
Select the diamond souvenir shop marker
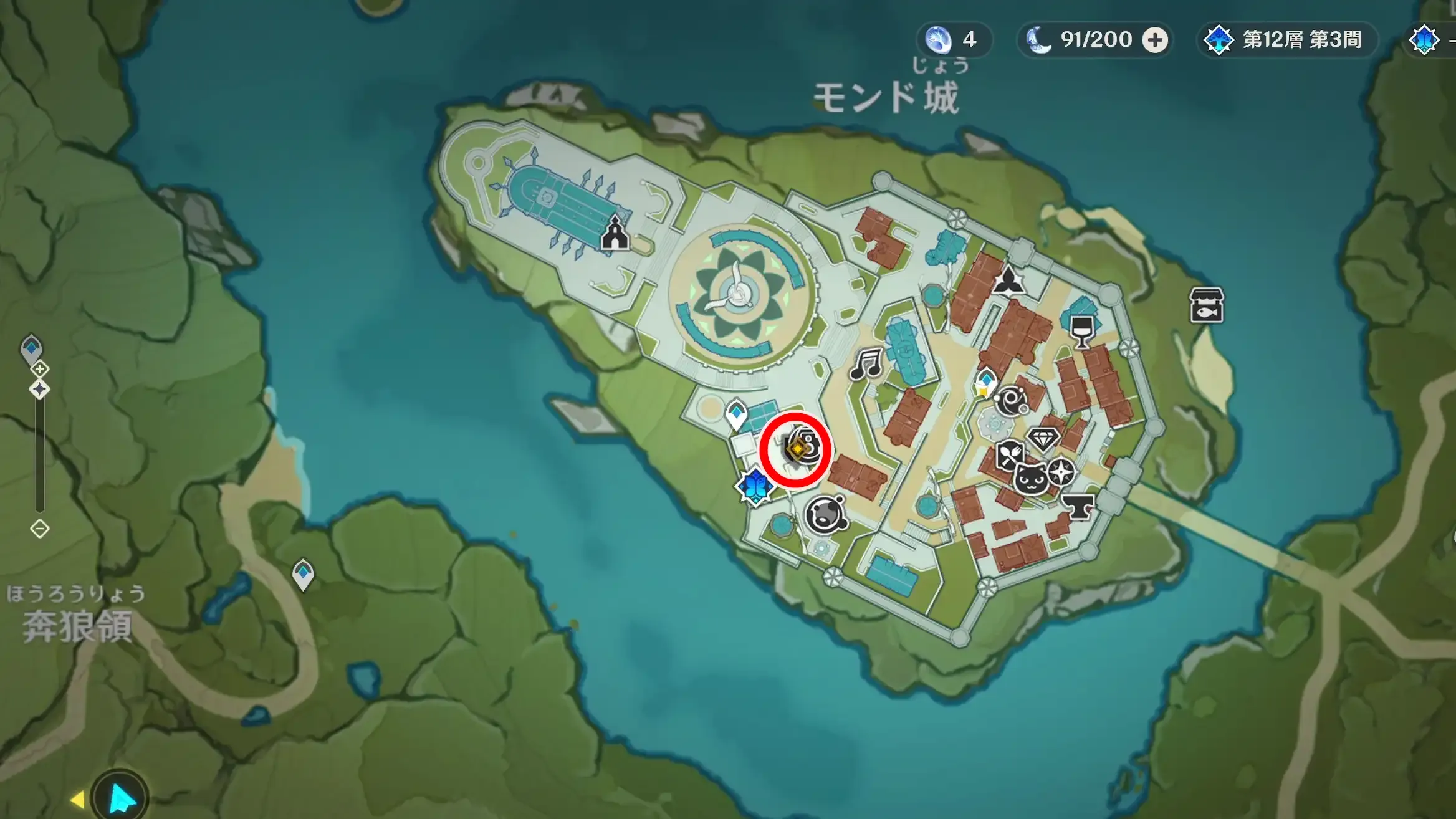pyautogui.click(x=1043, y=438)
